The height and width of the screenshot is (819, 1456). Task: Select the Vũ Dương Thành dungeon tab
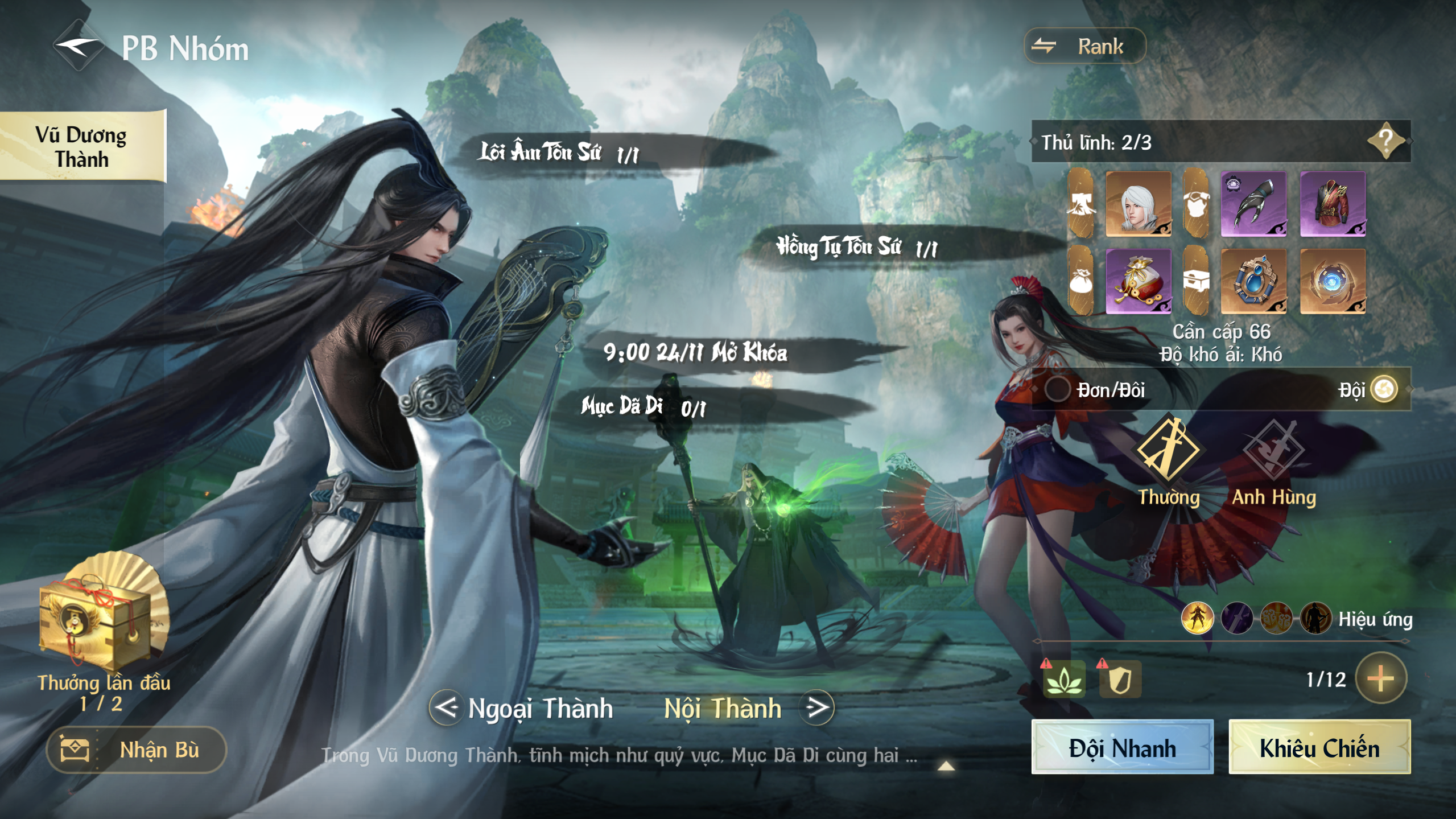pos(81,146)
